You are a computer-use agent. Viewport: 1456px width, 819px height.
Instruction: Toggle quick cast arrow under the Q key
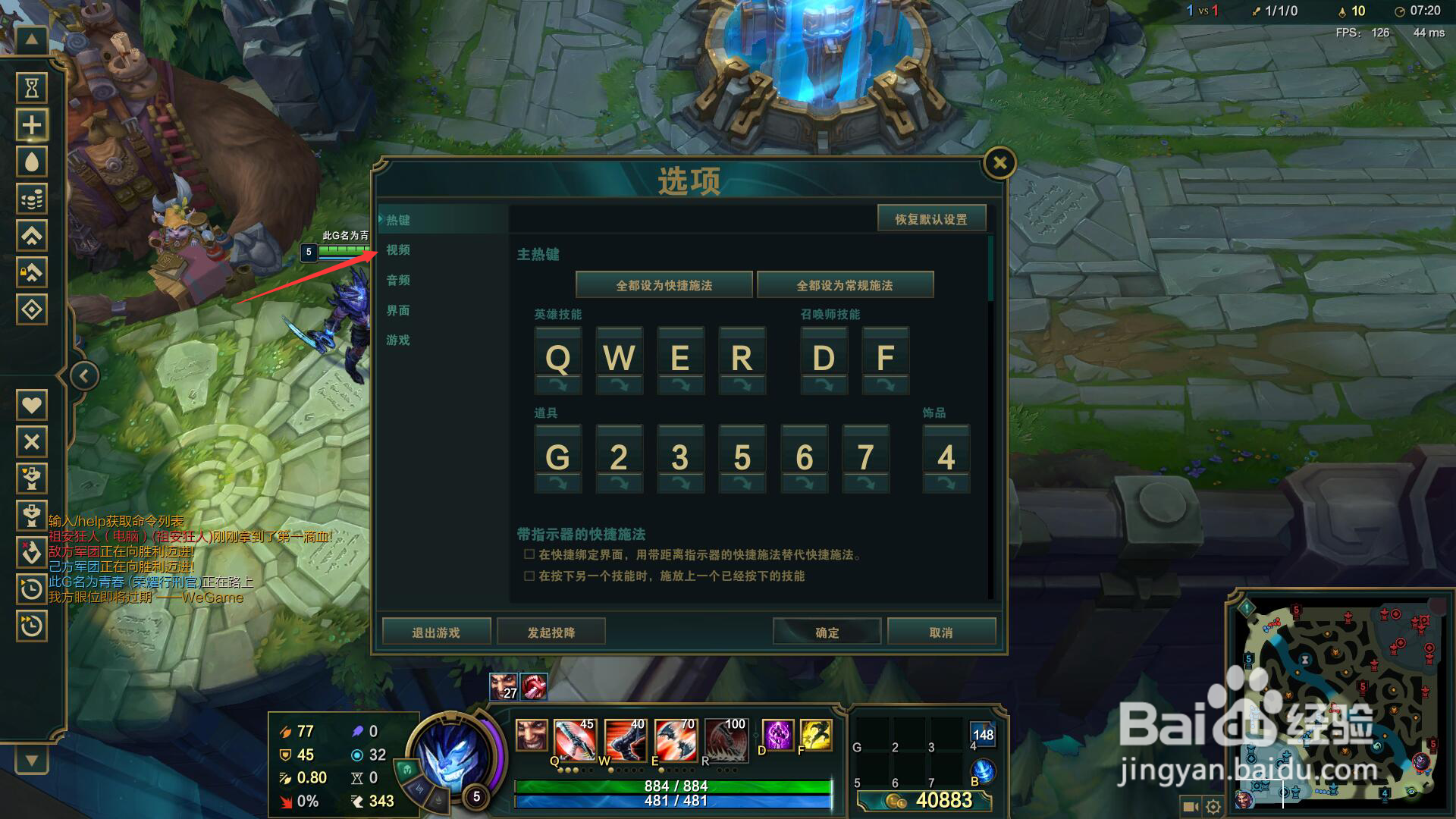click(558, 385)
